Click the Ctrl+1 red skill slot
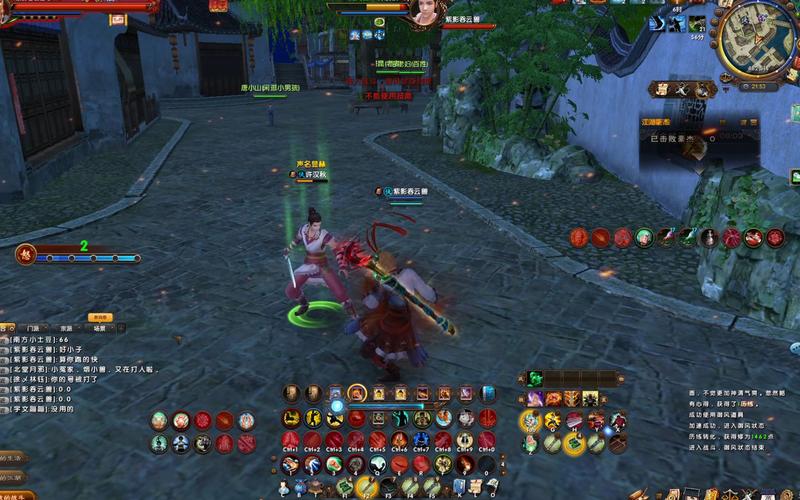The image size is (800, 500). pyautogui.click(x=291, y=441)
